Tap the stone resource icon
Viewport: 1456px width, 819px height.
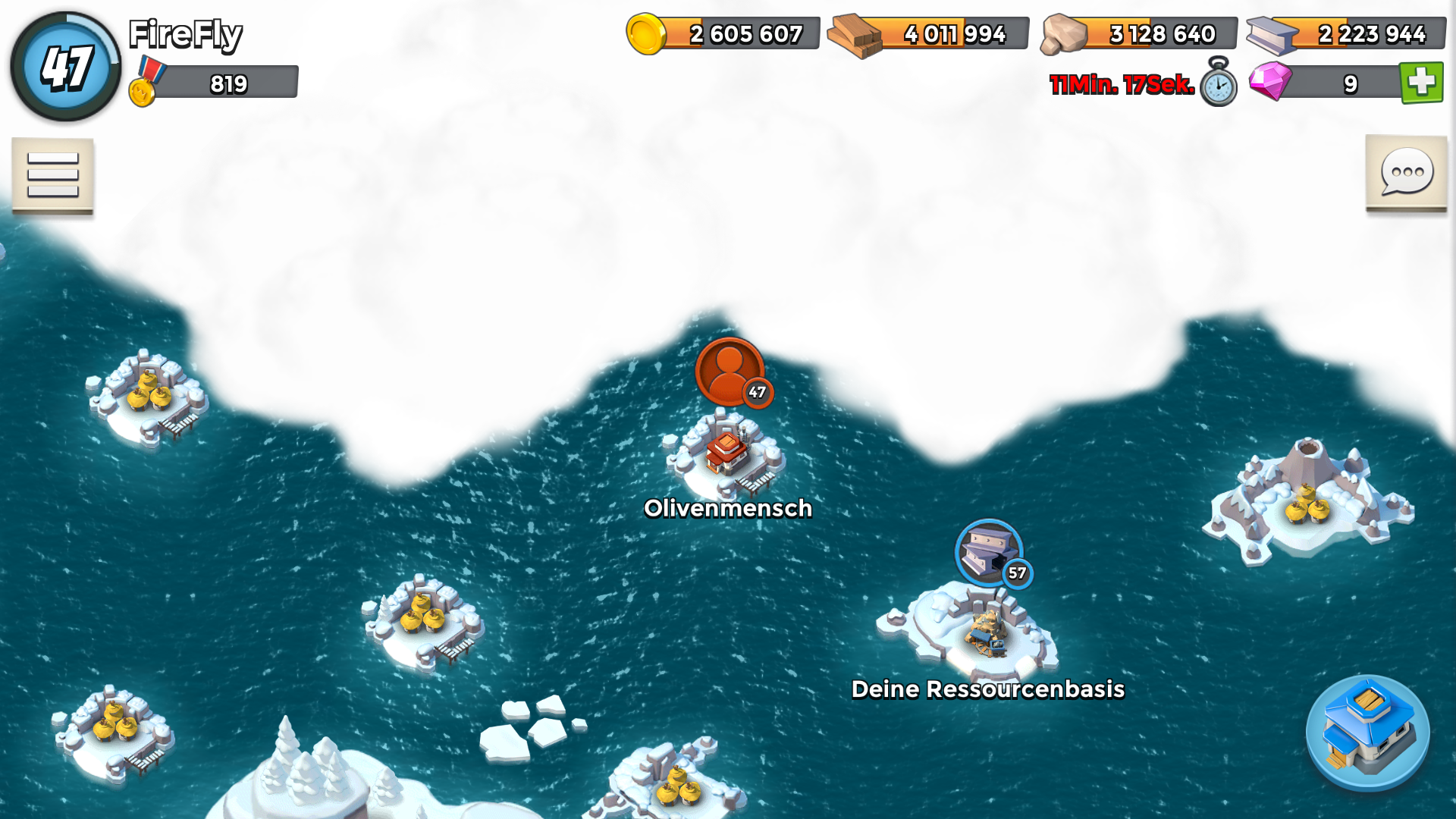(1064, 35)
